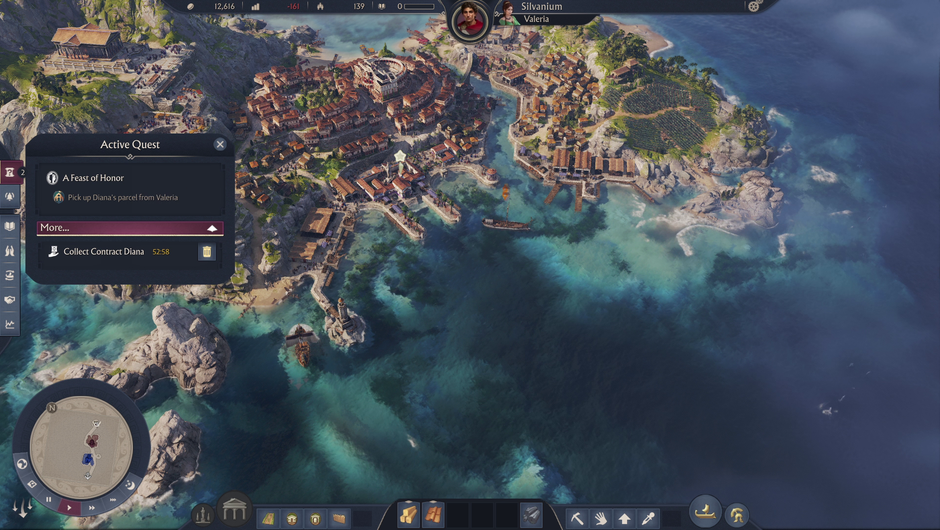Choose the hand move tool

point(601,518)
